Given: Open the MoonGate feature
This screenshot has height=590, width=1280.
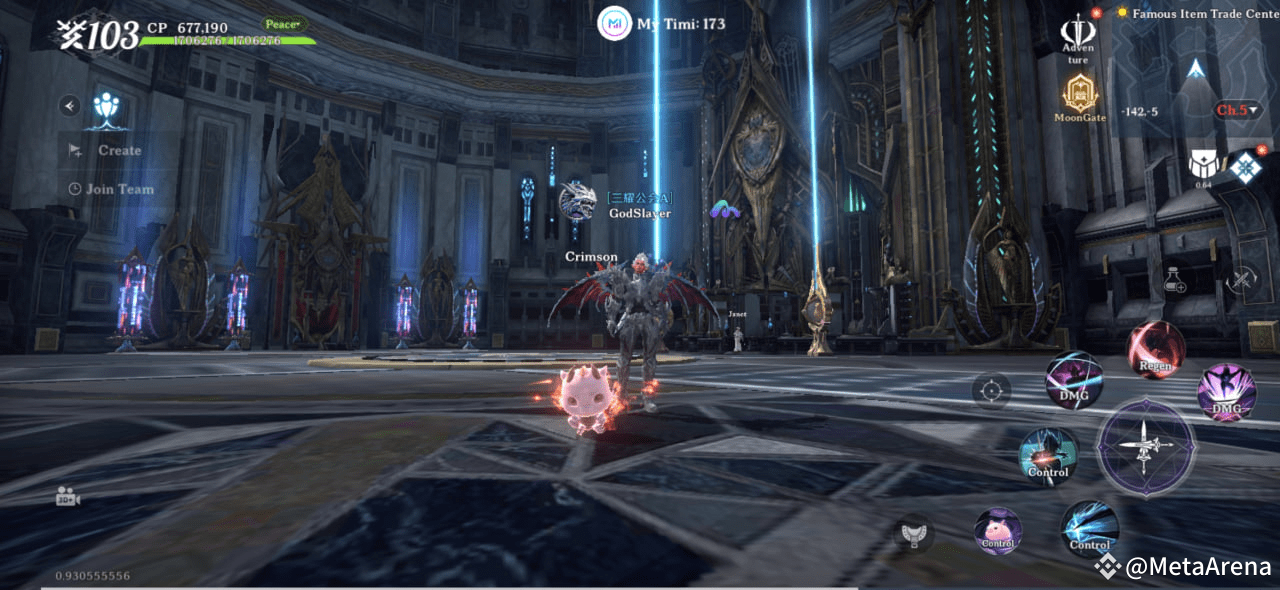Looking at the screenshot, I should (x=1080, y=97).
